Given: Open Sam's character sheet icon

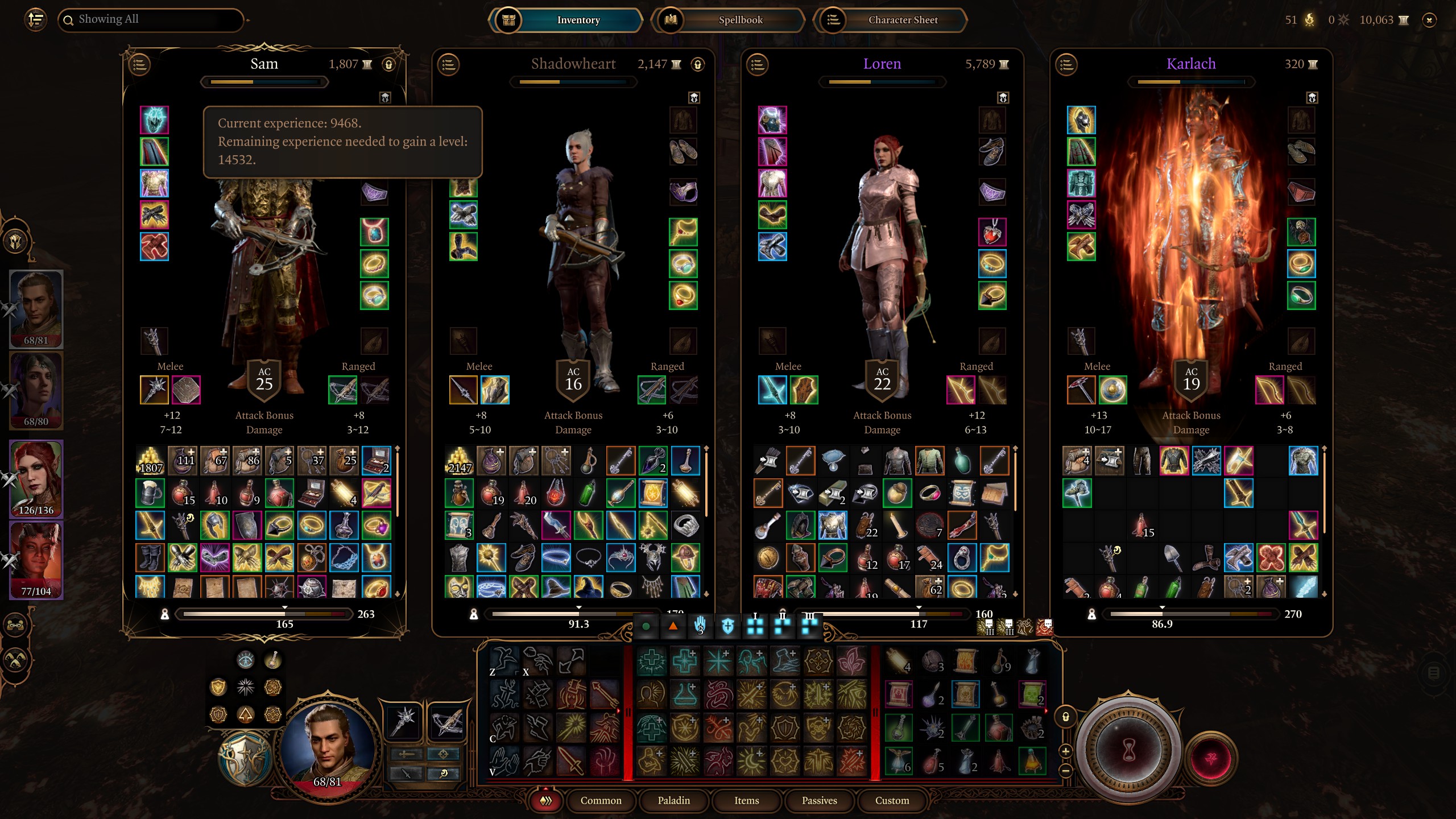Looking at the screenshot, I should pyautogui.click(x=138, y=64).
